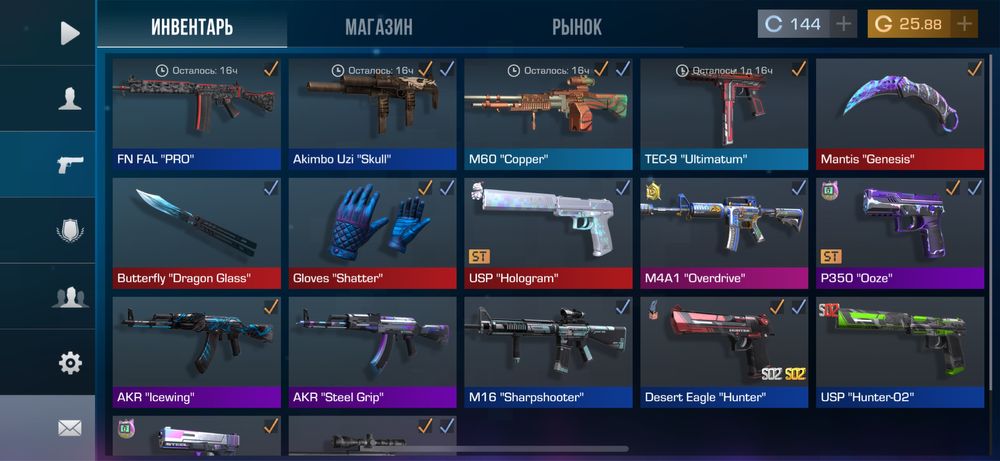Viewport: 1000px width, 461px height.
Task: Select the FN FAL "PRO" skin
Action: (x=196, y=113)
